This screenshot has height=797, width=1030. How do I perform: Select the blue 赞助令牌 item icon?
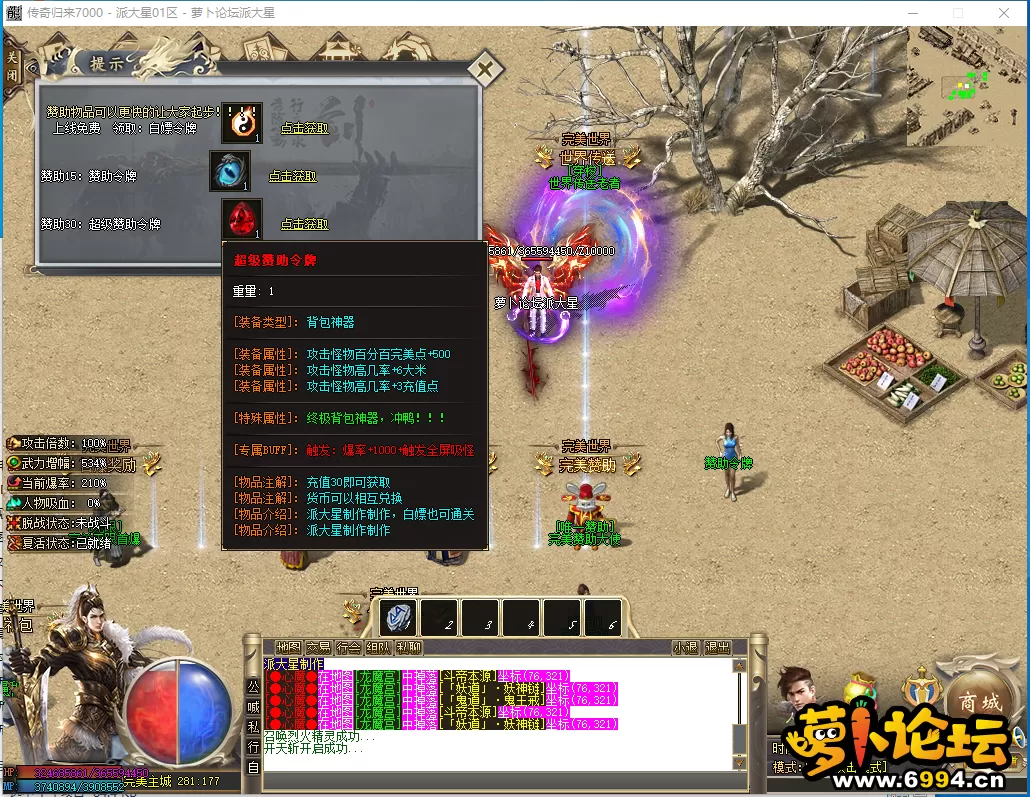click(229, 171)
